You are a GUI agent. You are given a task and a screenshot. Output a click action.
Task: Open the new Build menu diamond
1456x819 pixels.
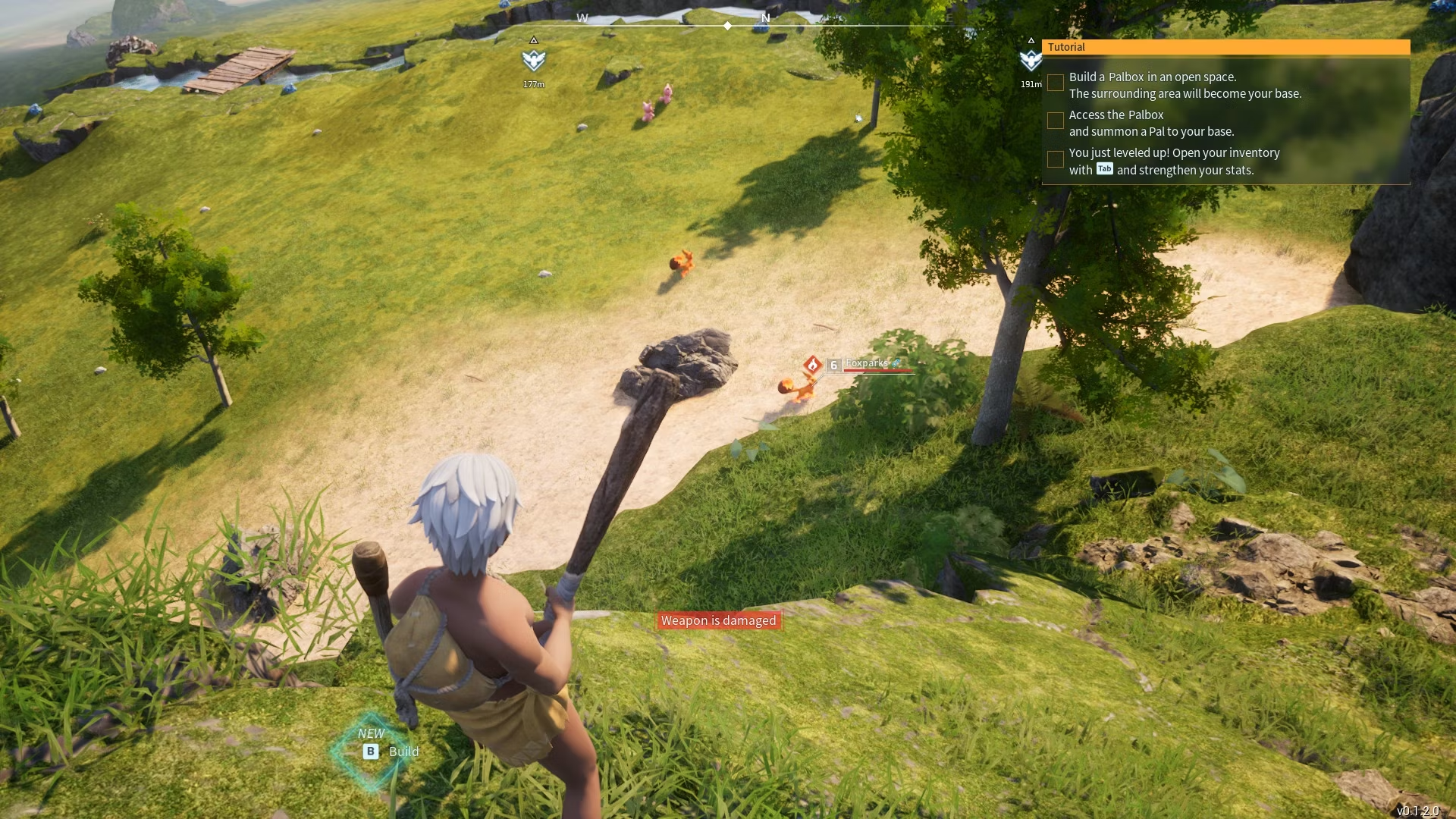372,752
